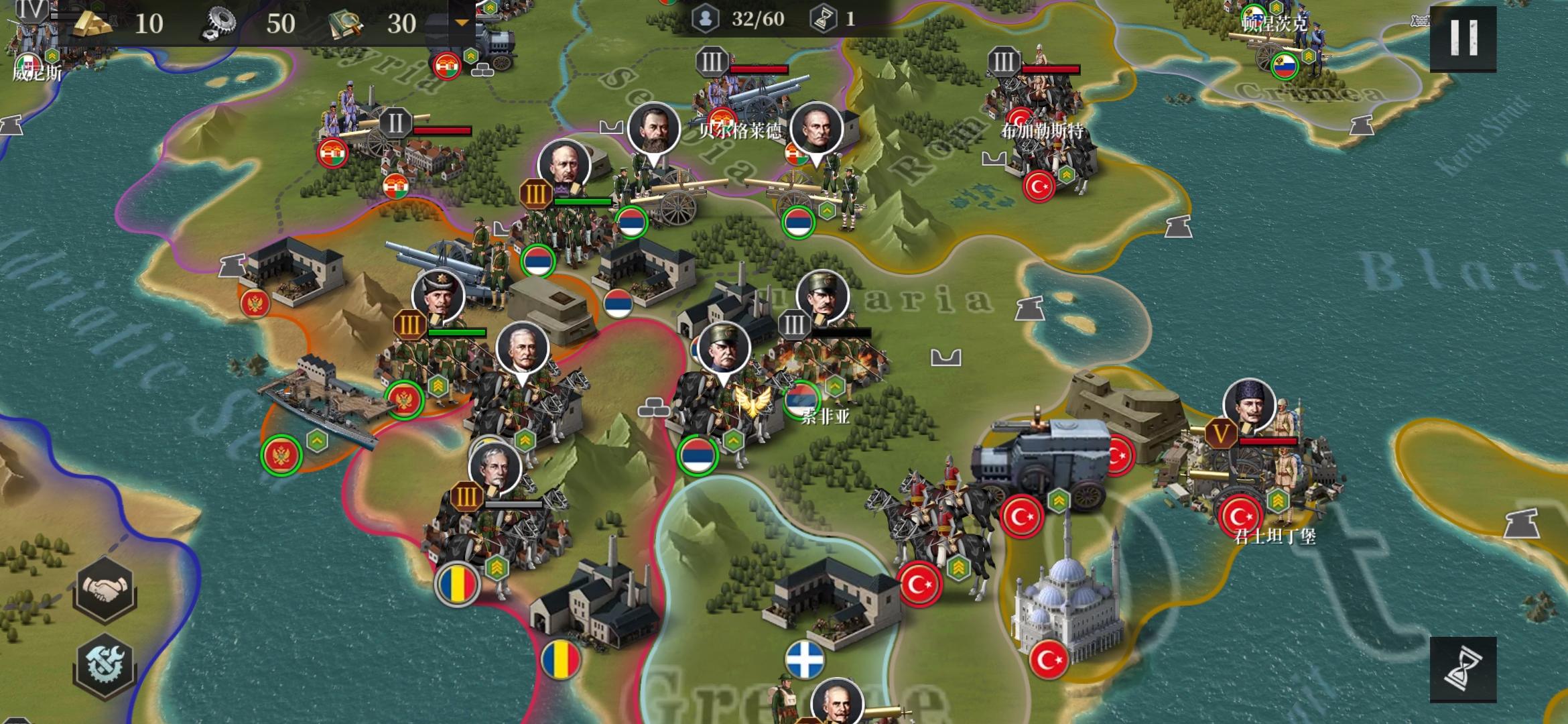This screenshot has height=724, width=1568.
Task: Select the Ottoman armored car unit
Action: click(1039, 463)
